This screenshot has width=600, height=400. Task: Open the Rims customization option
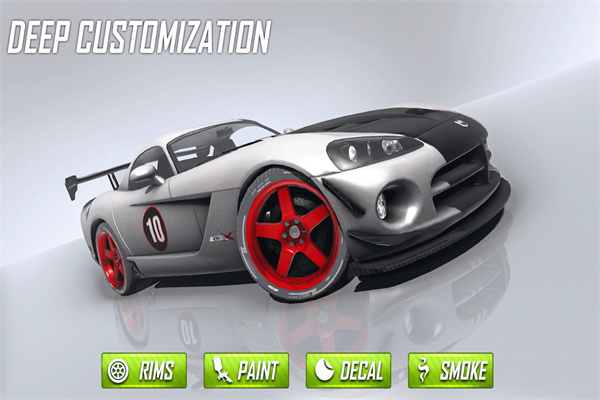pyautogui.click(x=144, y=370)
